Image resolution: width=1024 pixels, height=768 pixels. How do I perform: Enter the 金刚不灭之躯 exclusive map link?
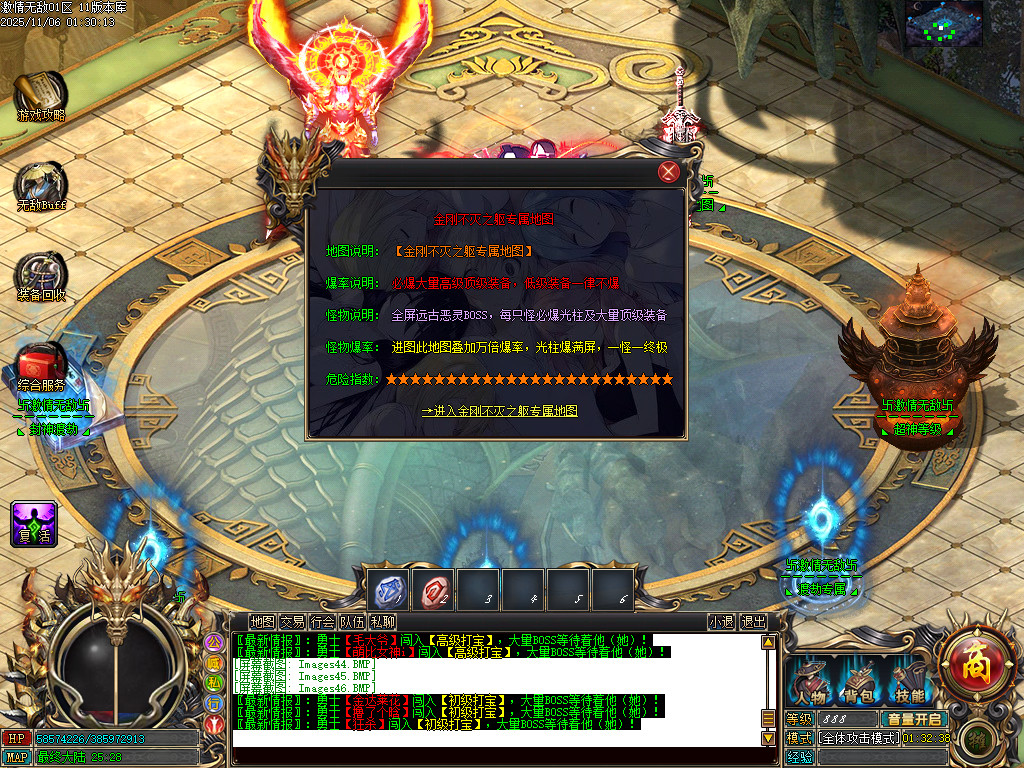pos(499,411)
